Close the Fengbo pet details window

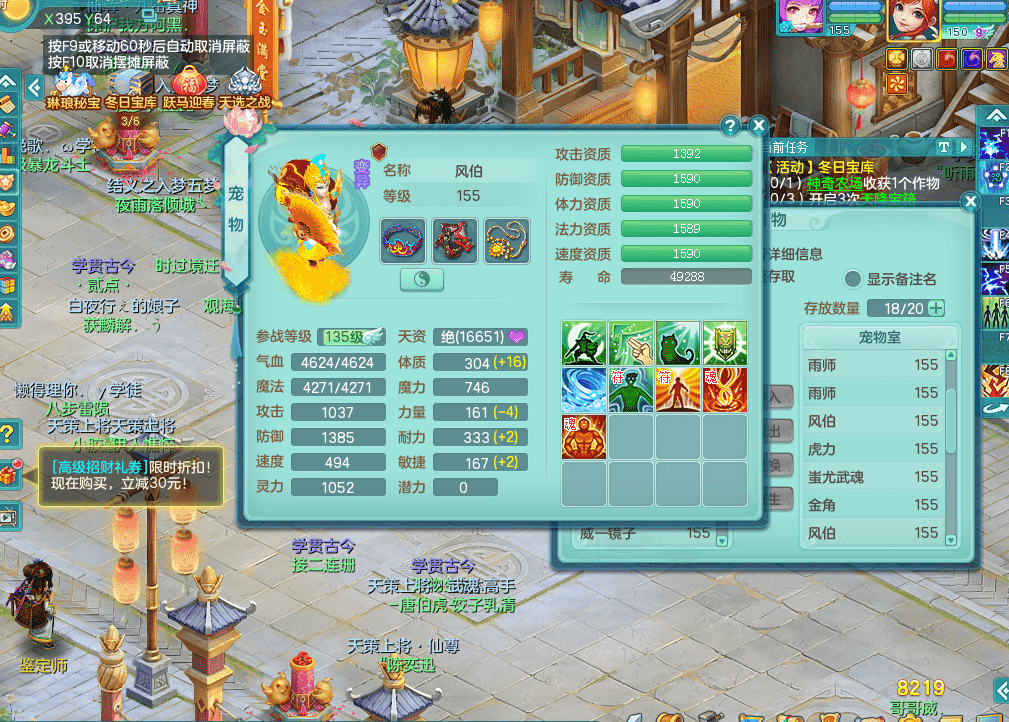click(x=758, y=126)
